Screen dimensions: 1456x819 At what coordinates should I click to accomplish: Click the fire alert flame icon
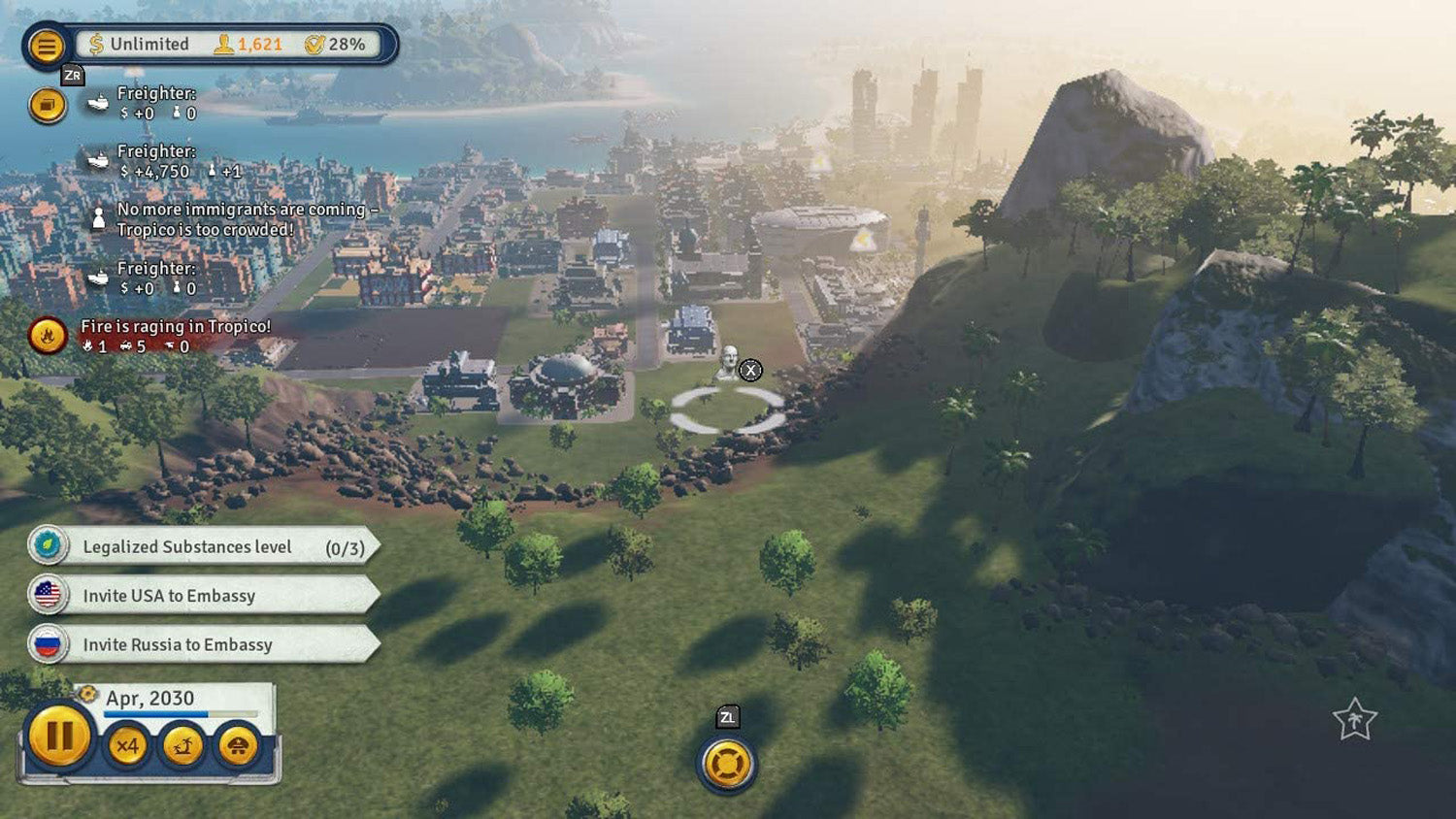48,337
